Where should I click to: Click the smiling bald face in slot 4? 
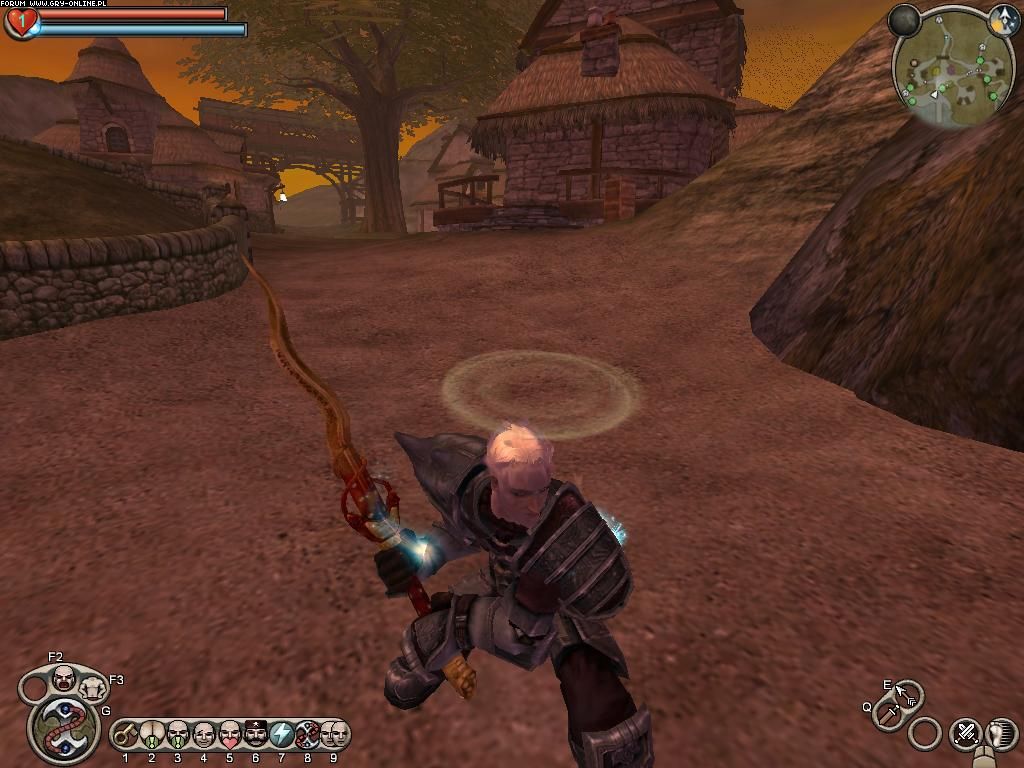pos(203,735)
